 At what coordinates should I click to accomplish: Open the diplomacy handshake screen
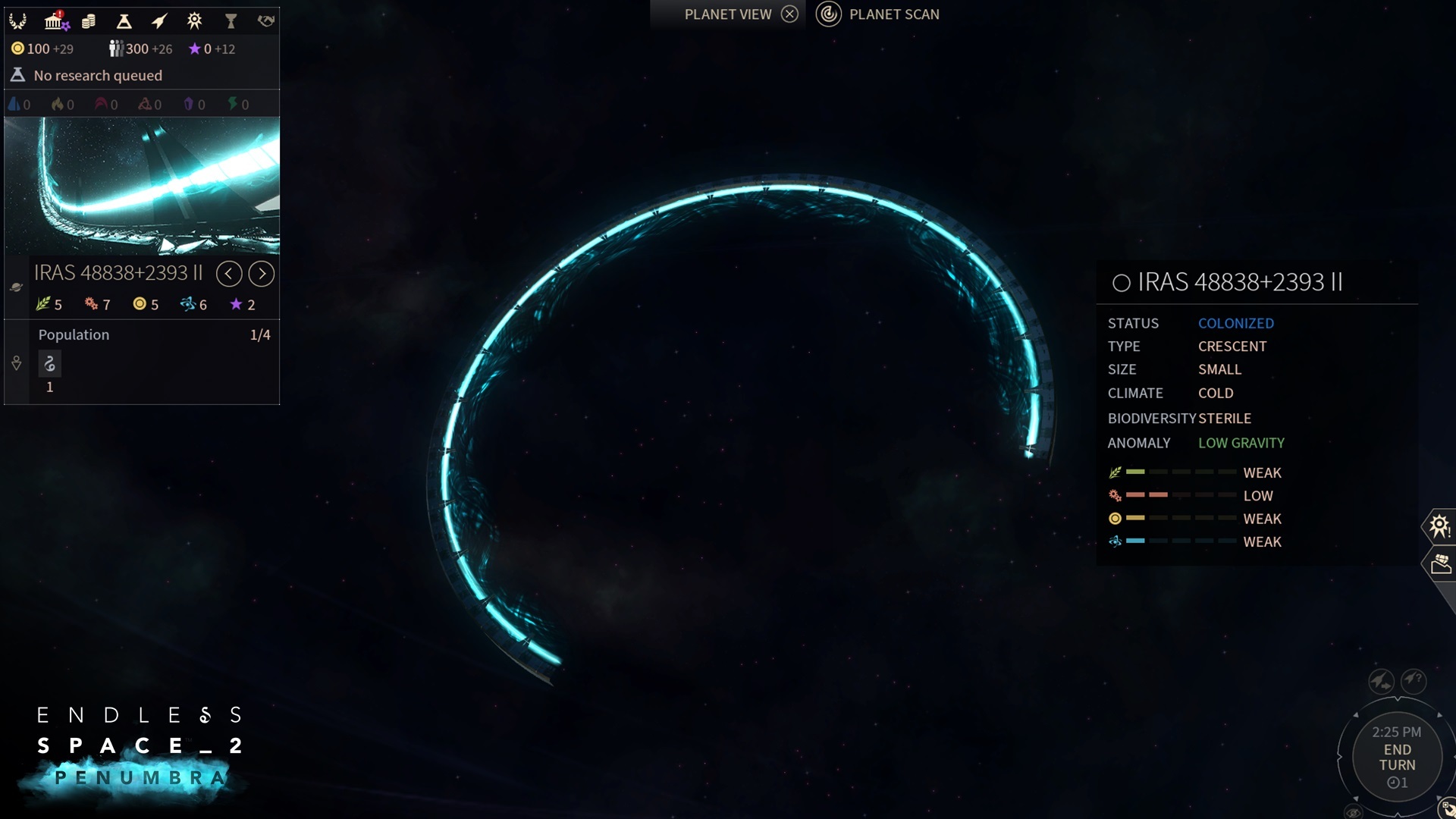[x=265, y=21]
